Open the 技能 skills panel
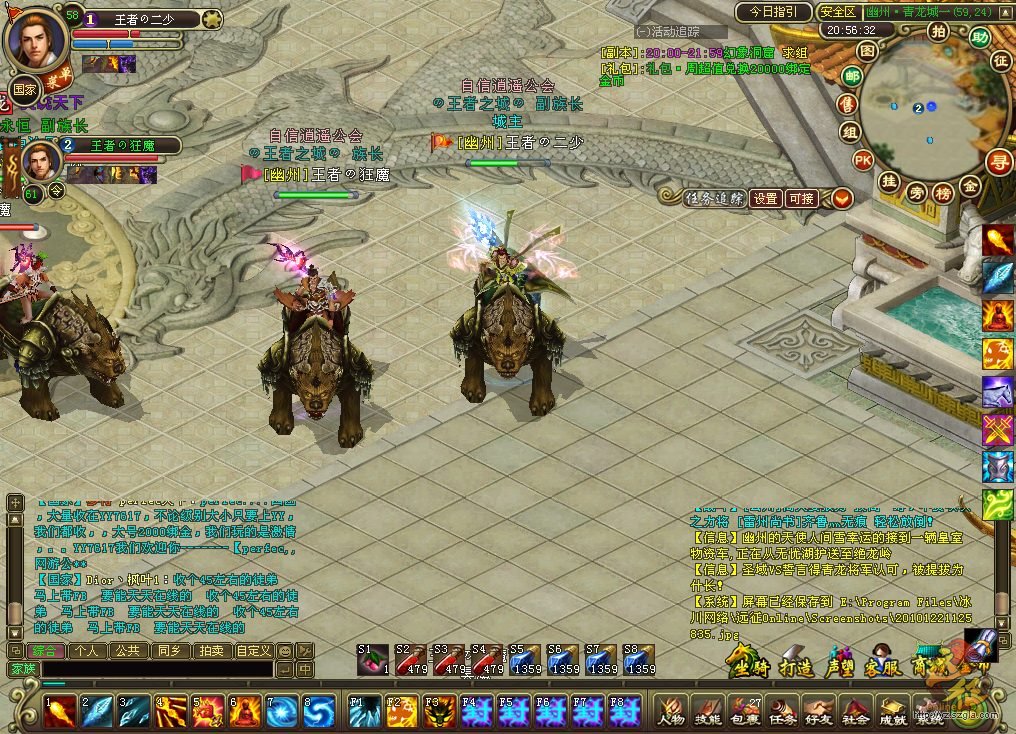This screenshot has width=1016, height=734. (708, 710)
